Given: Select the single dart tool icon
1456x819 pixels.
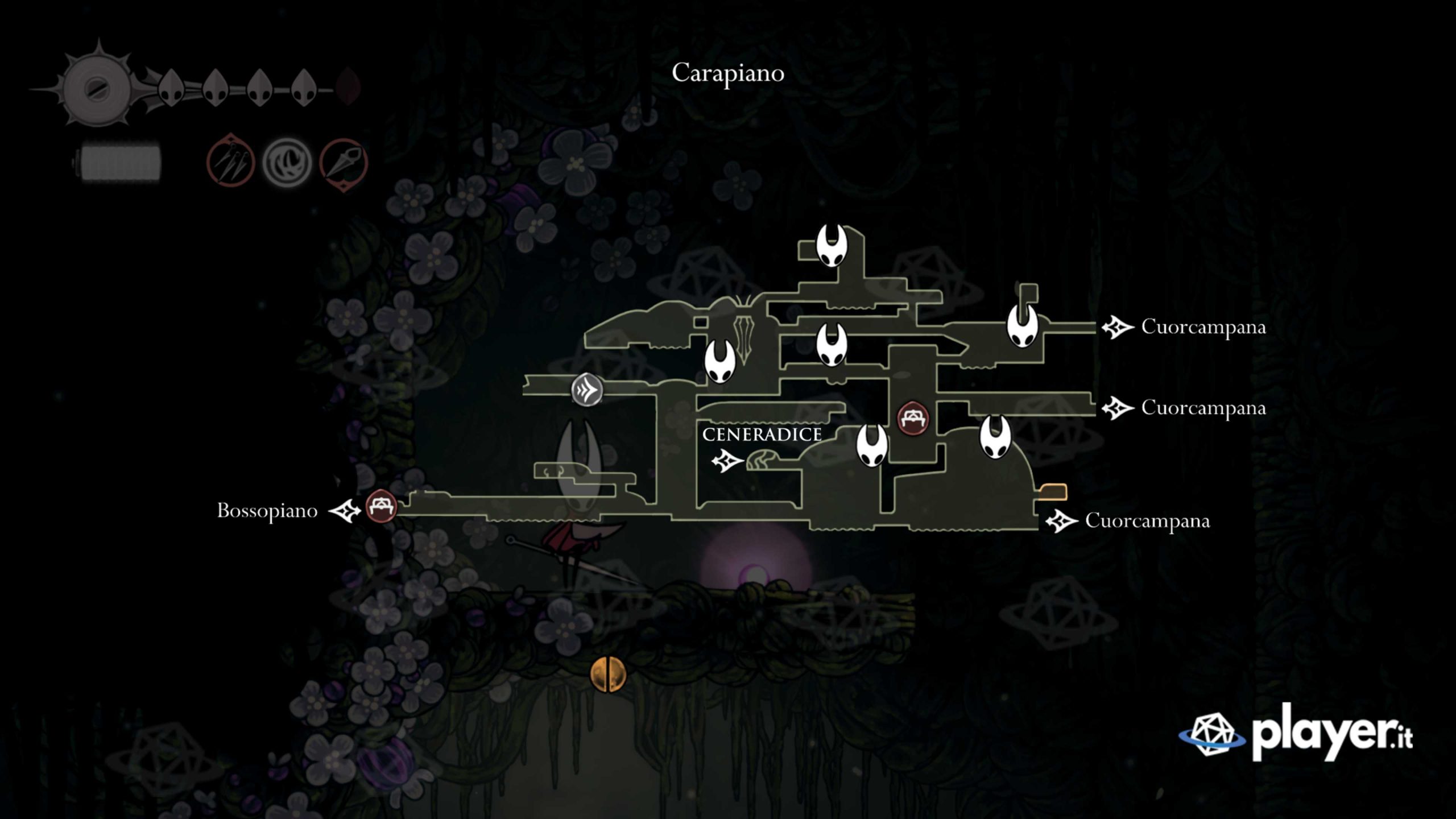Looking at the screenshot, I should 344,163.
